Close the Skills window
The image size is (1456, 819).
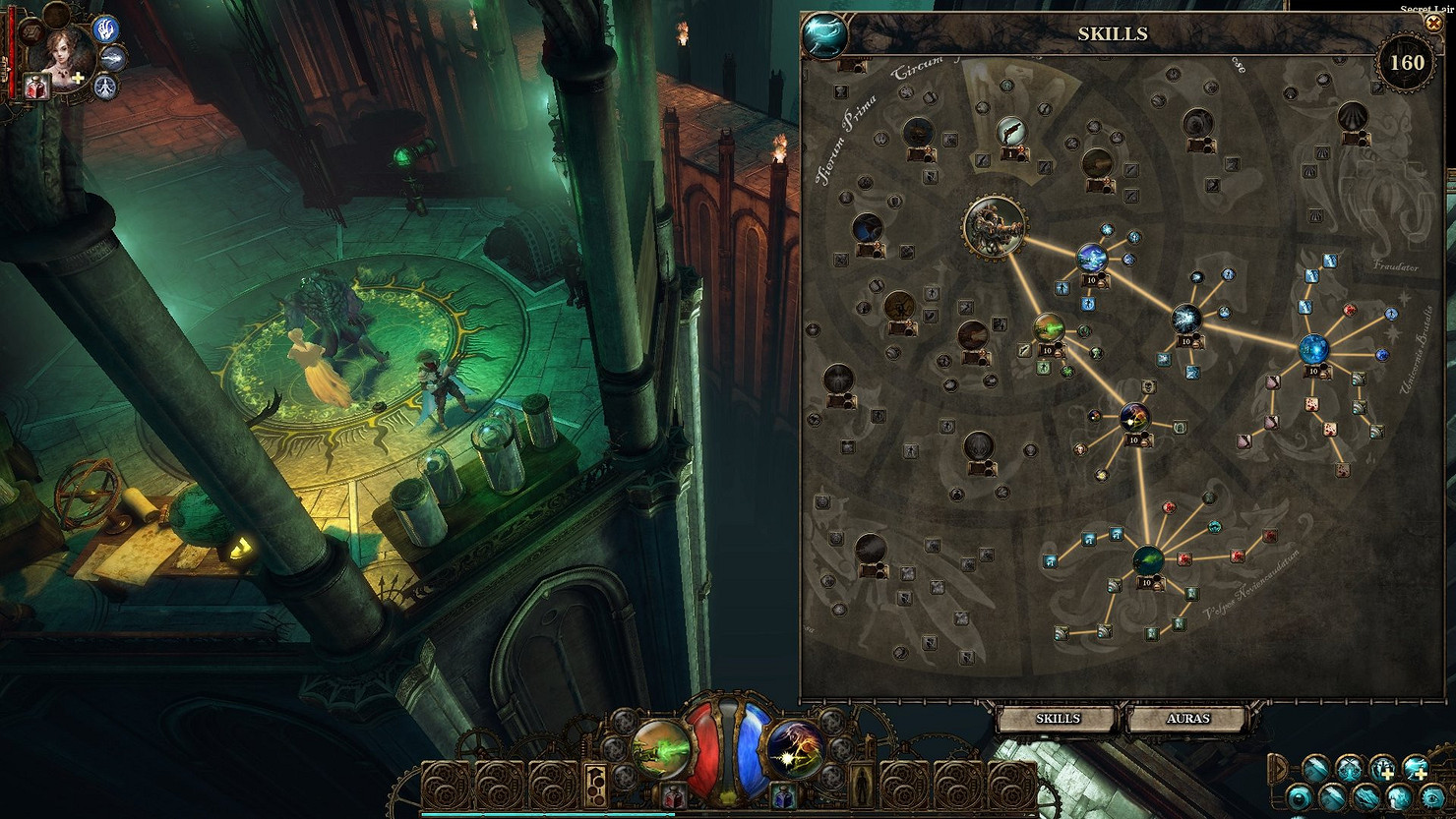pos(1432,24)
